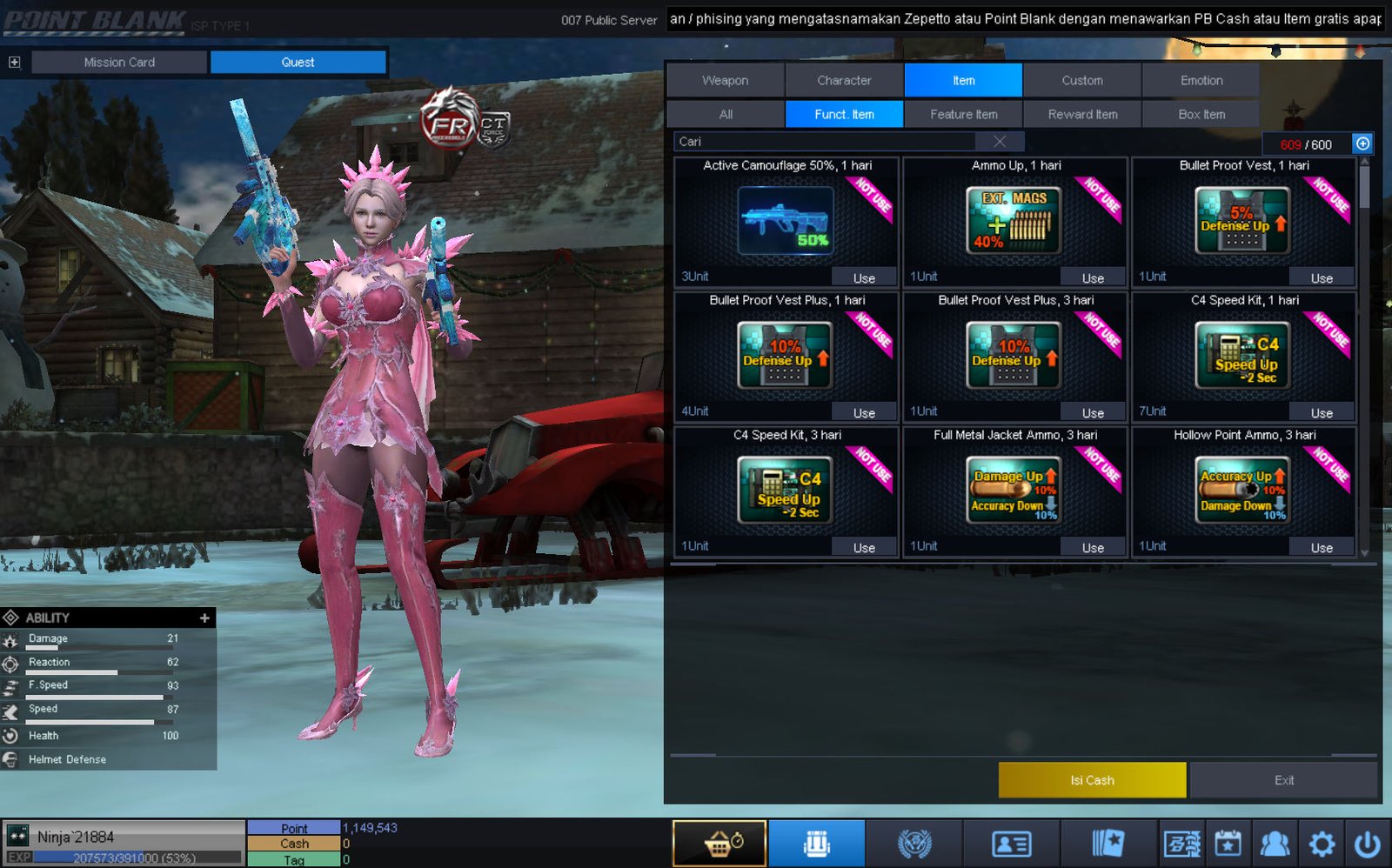The height and width of the screenshot is (868, 1392).
Task: Select the C4 Speed Kit 1 hari item
Action: 1242,355
